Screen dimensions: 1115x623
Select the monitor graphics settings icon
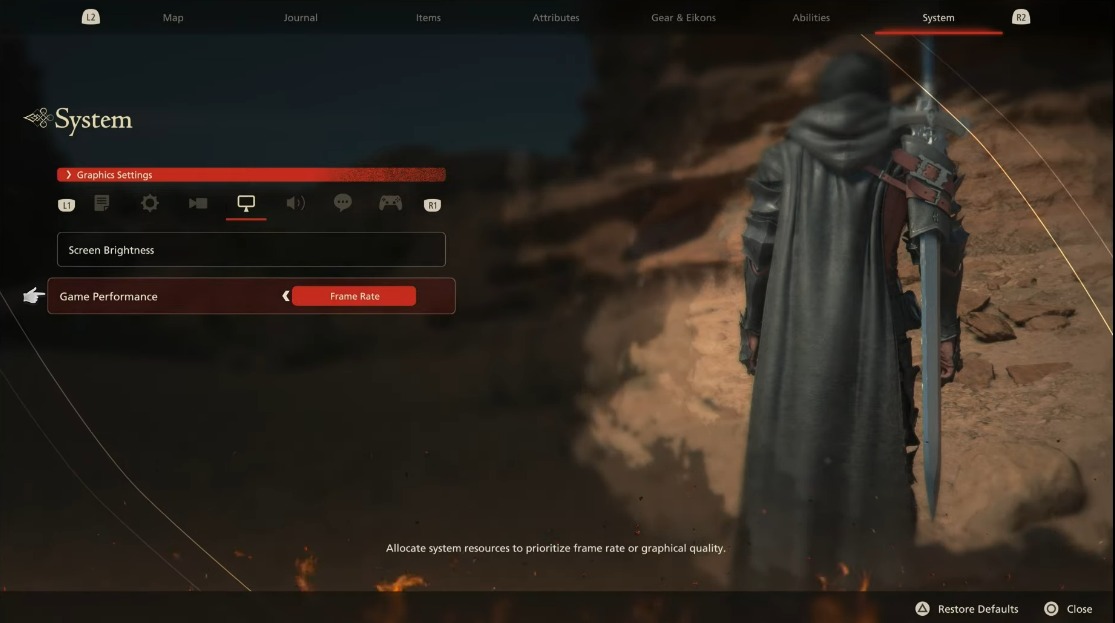[246, 203]
